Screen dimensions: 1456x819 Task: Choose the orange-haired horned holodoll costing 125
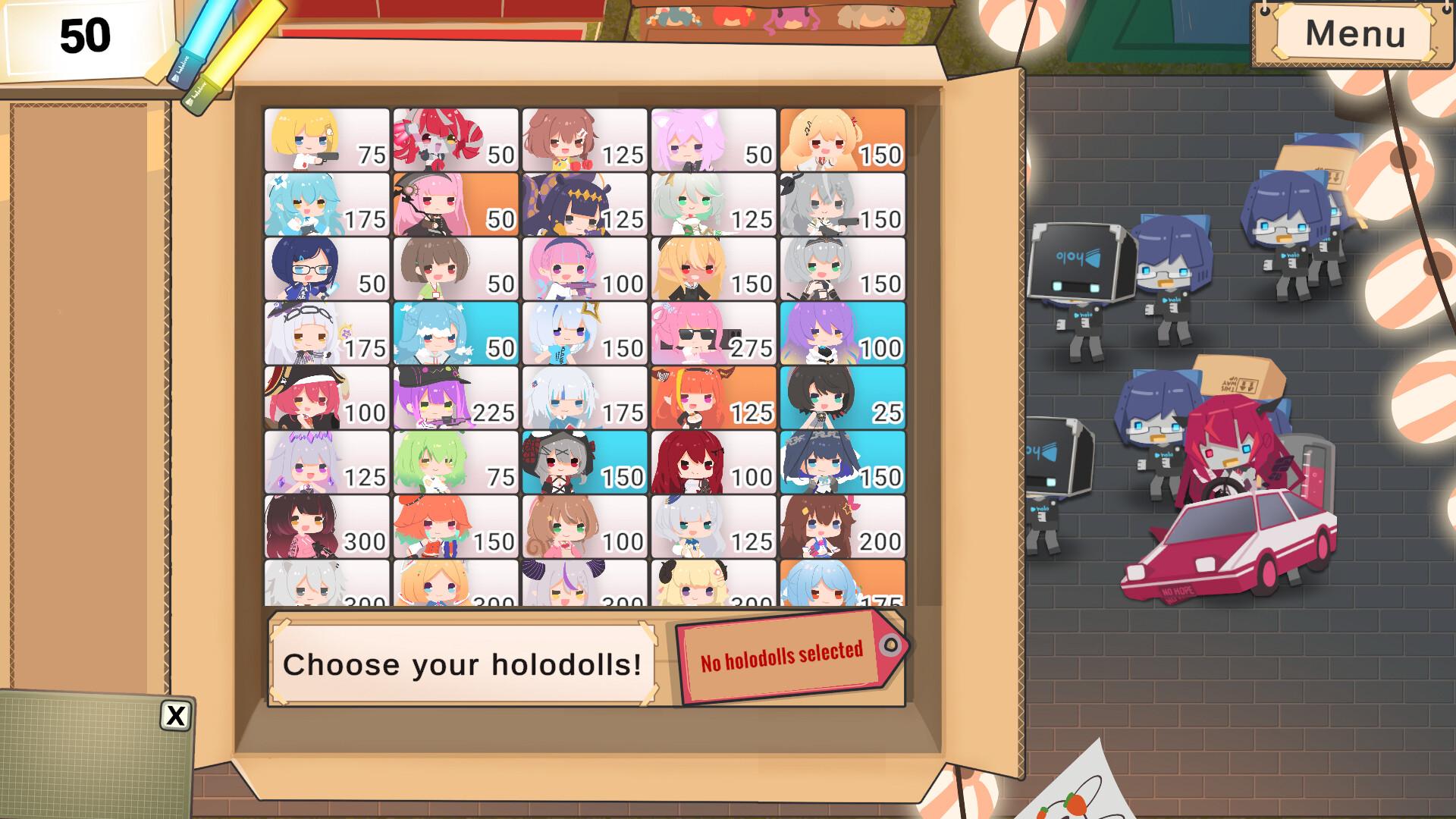pyautogui.click(x=713, y=398)
